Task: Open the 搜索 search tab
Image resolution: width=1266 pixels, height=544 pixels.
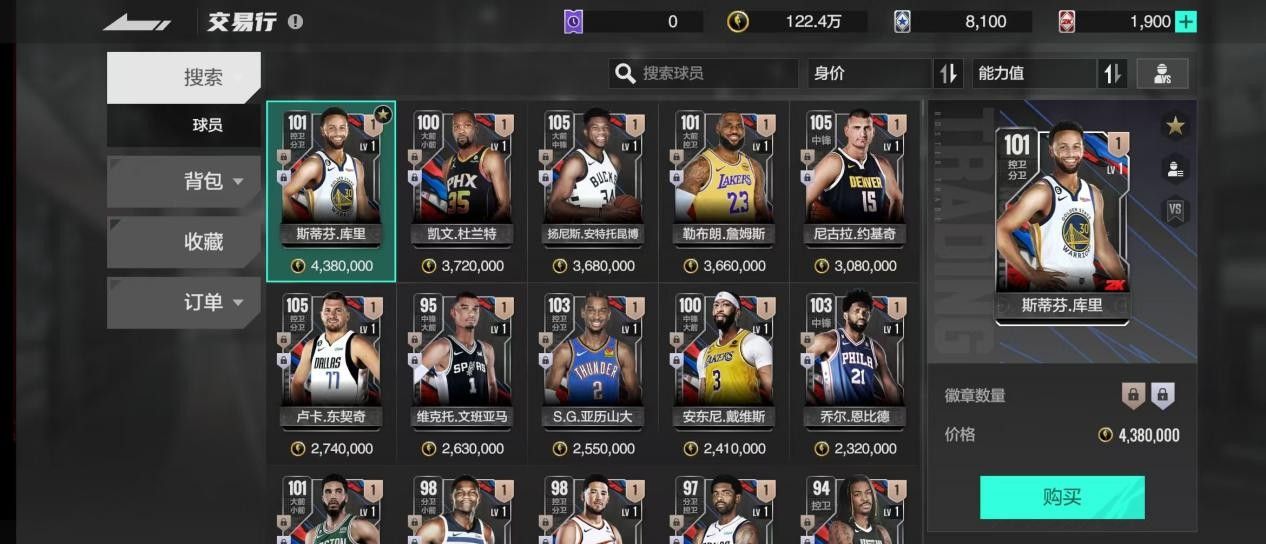Action: 184,78
